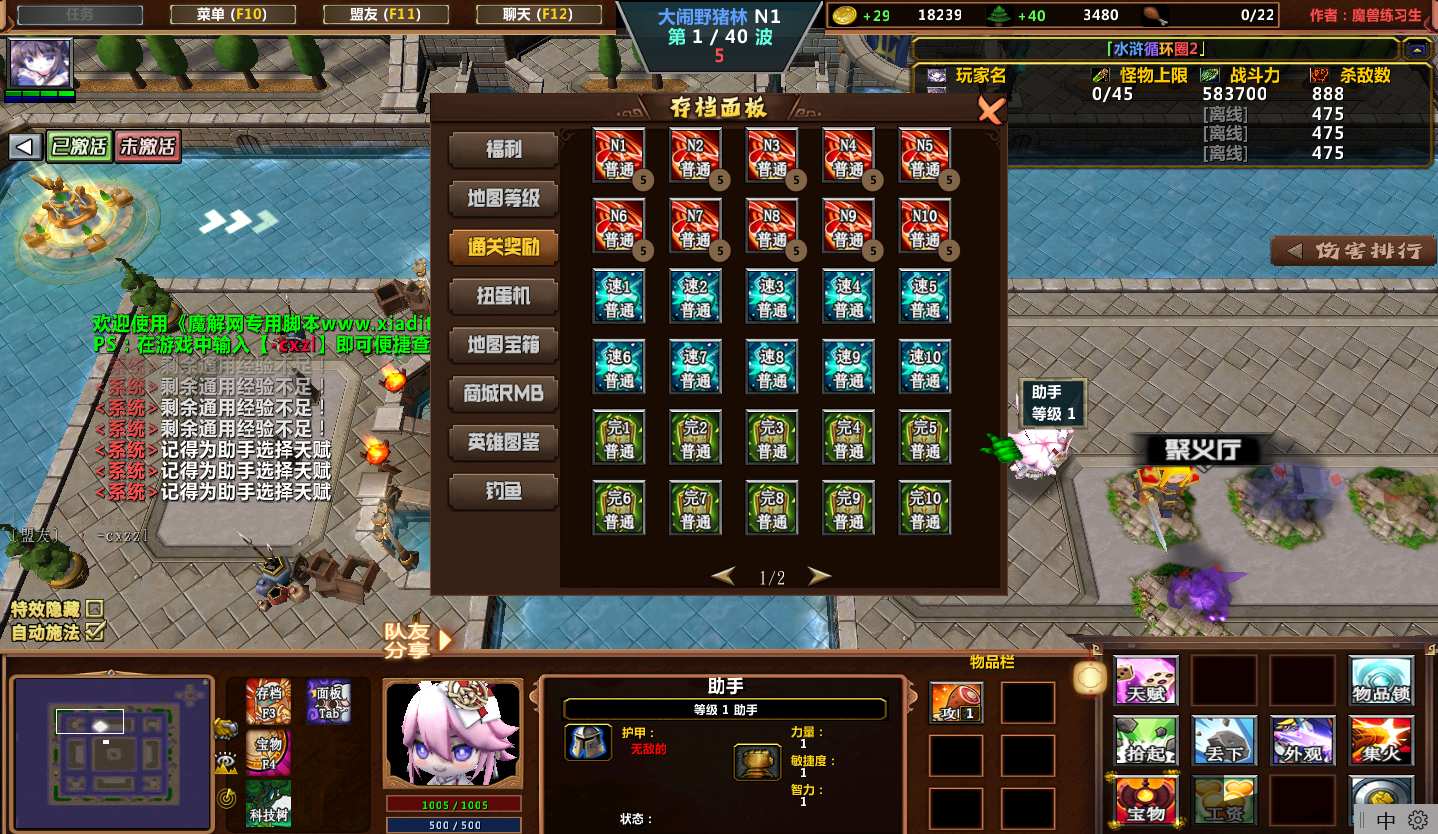Go to the next reward page arrow
Image resolution: width=1438 pixels, height=834 pixels.
click(819, 576)
